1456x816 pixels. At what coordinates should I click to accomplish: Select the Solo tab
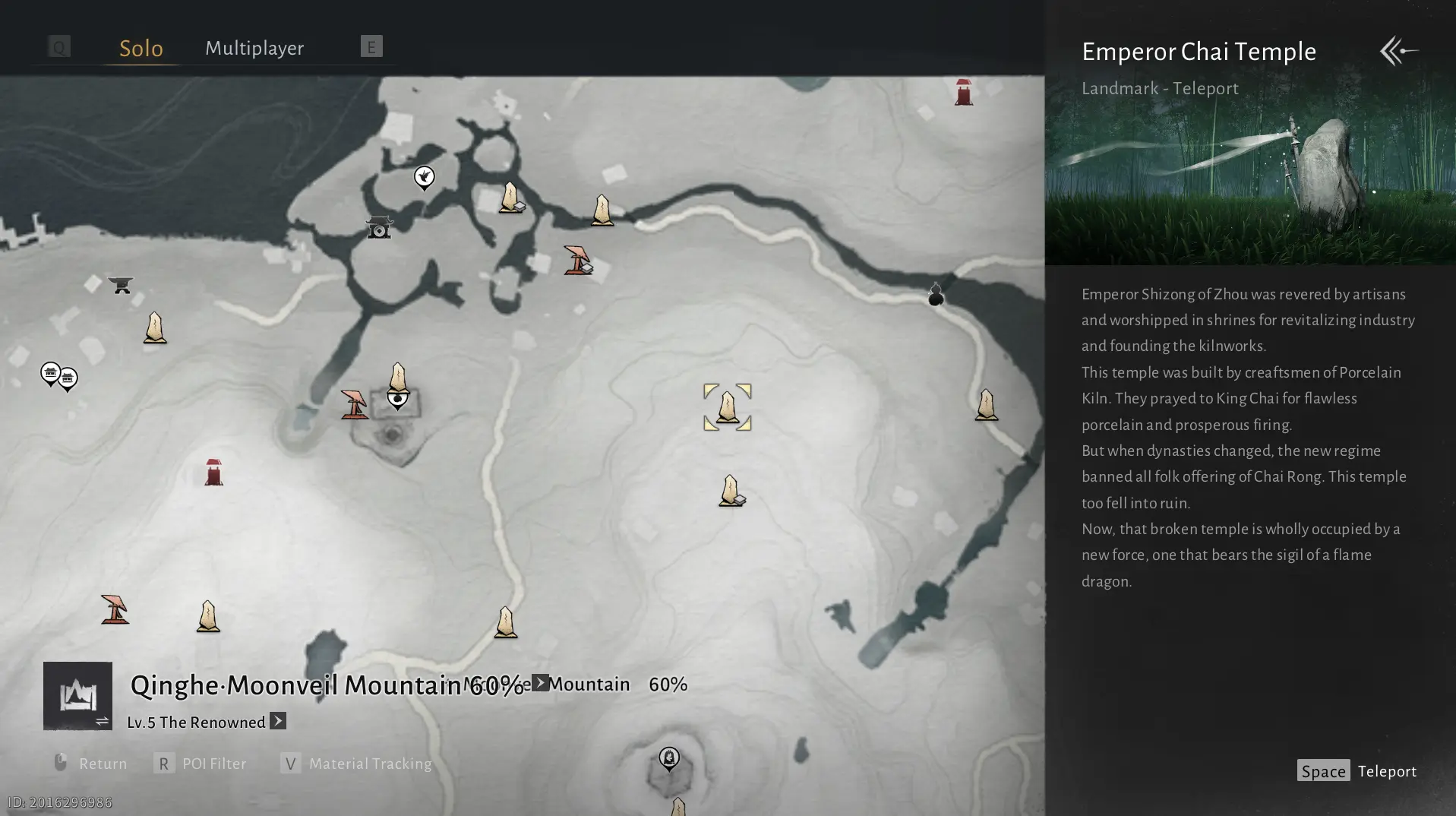(x=141, y=48)
